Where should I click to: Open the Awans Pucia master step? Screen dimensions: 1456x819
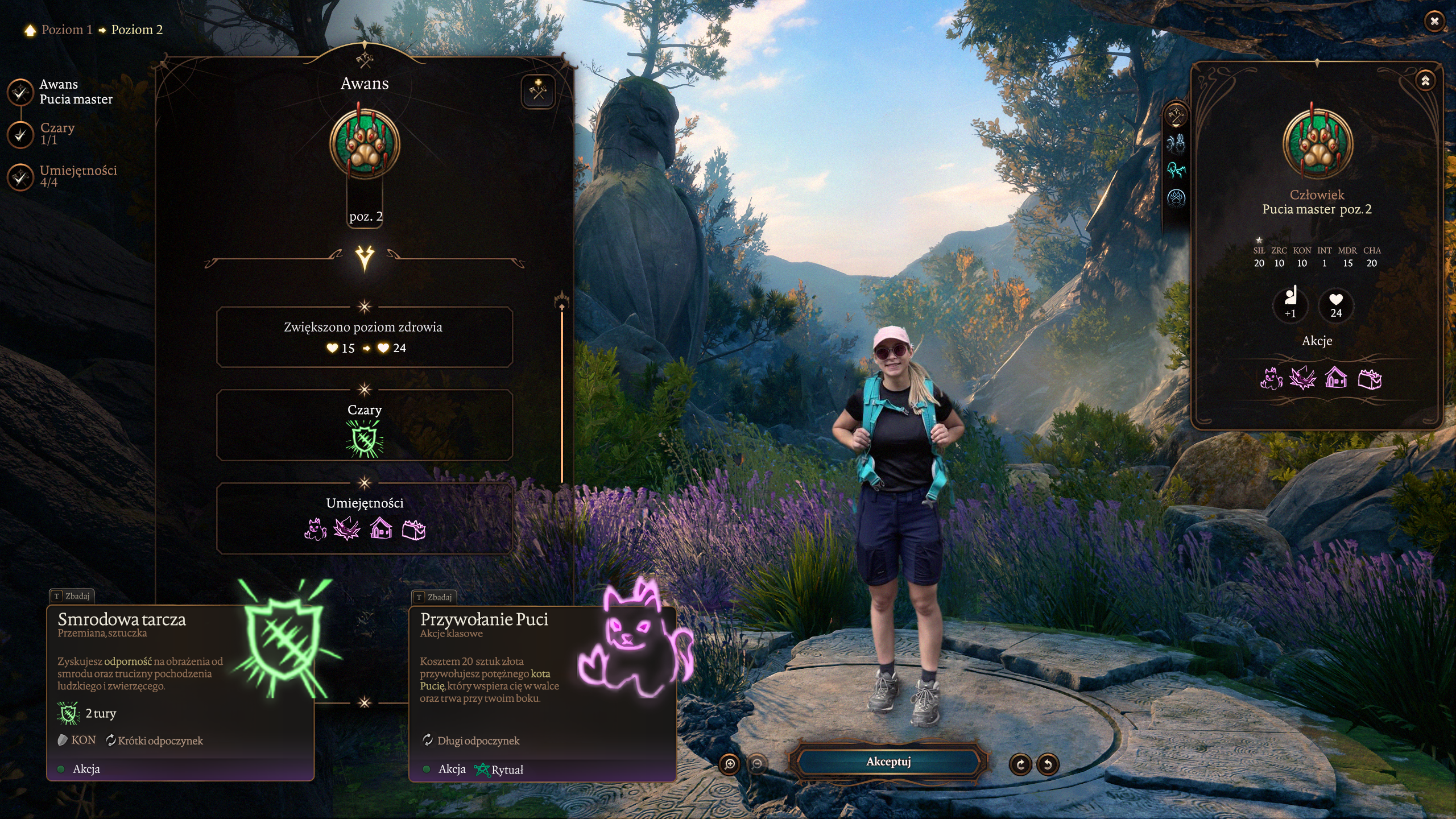tap(20, 92)
